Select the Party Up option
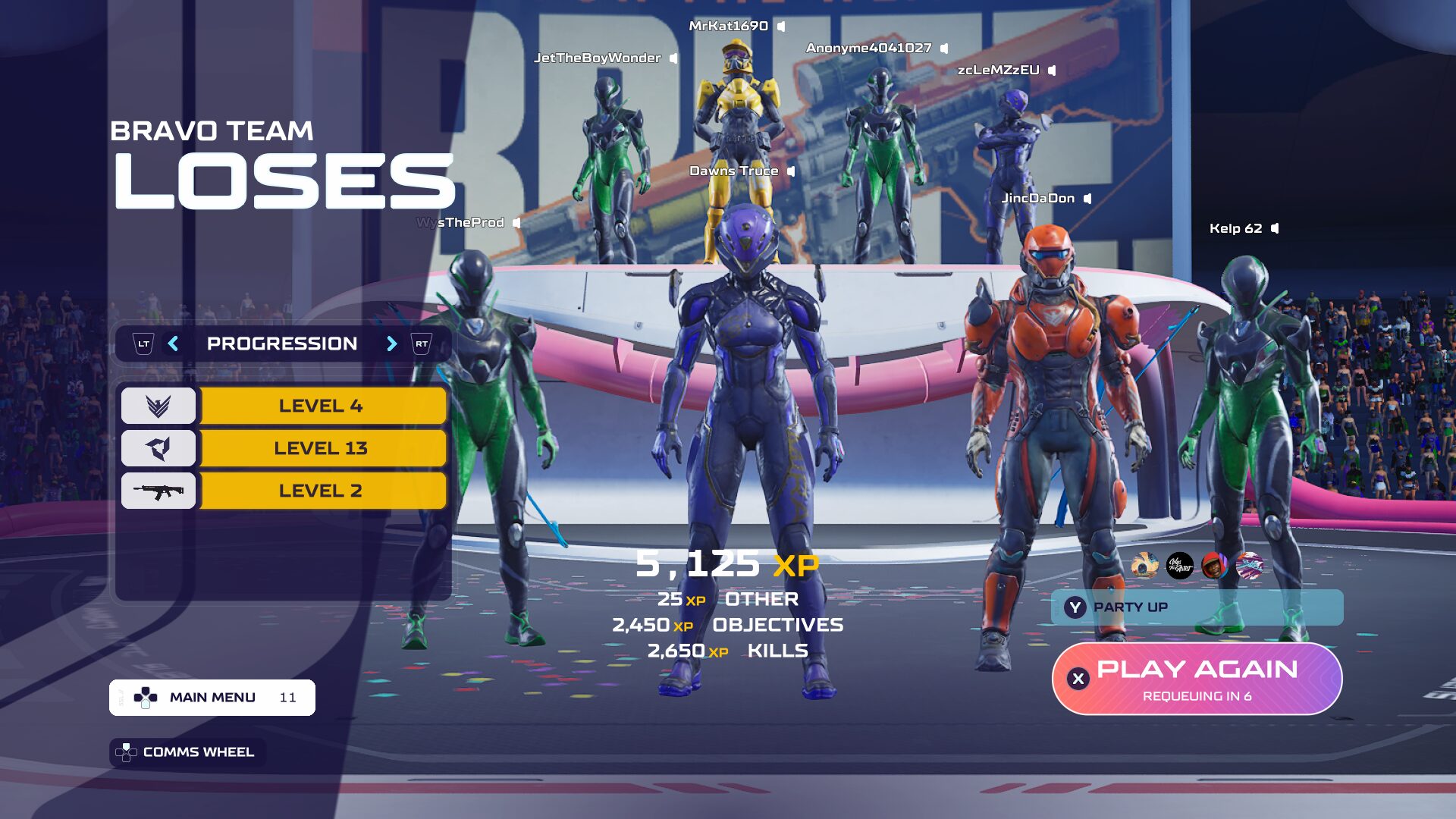Viewport: 1456px width, 819px height. pyautogui.click(x=1197, y=607)
